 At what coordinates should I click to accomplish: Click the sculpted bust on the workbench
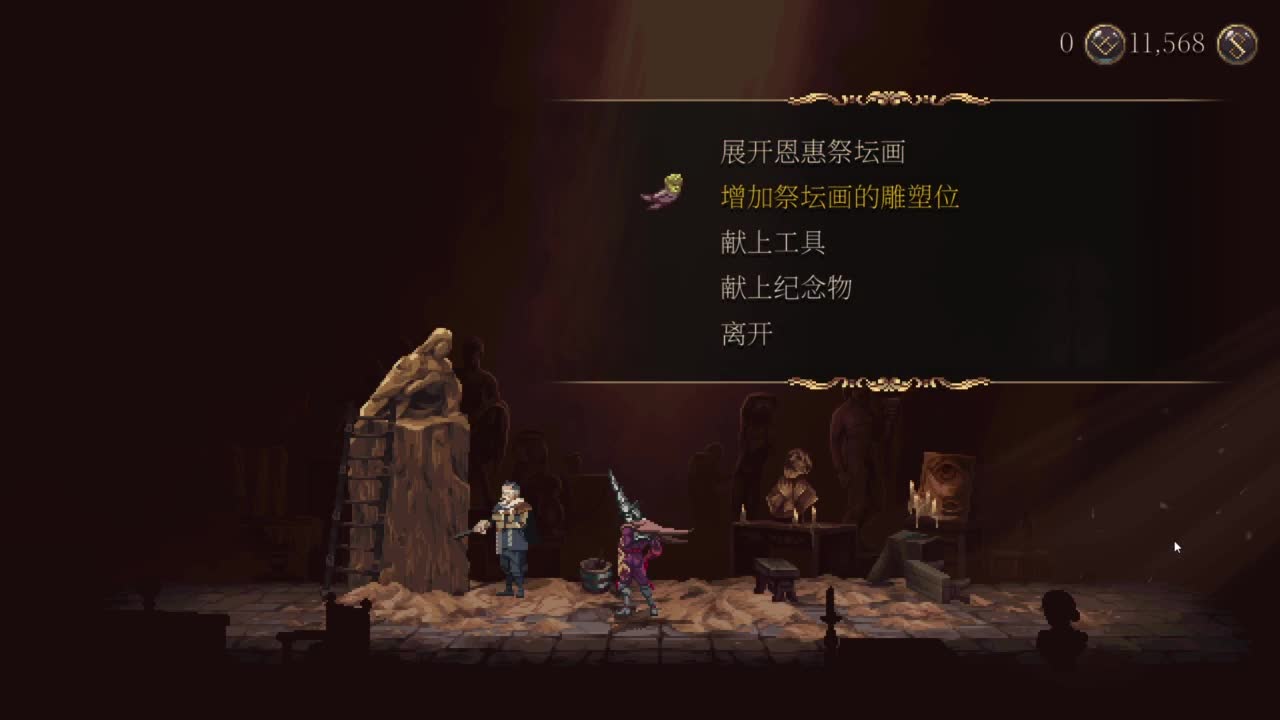(795, 478)
